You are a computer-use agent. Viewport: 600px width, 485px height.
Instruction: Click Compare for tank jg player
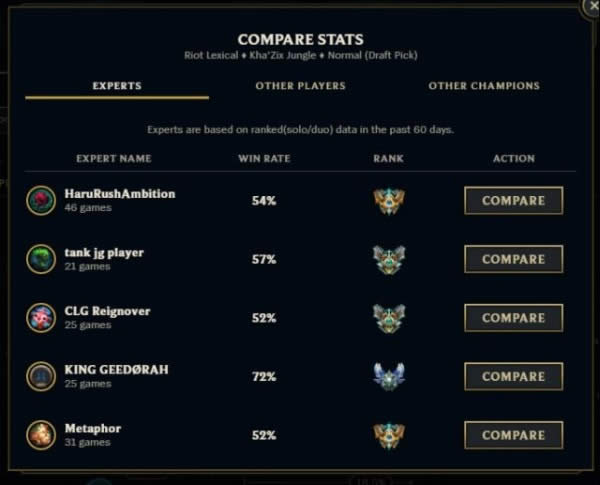(513, 259)
